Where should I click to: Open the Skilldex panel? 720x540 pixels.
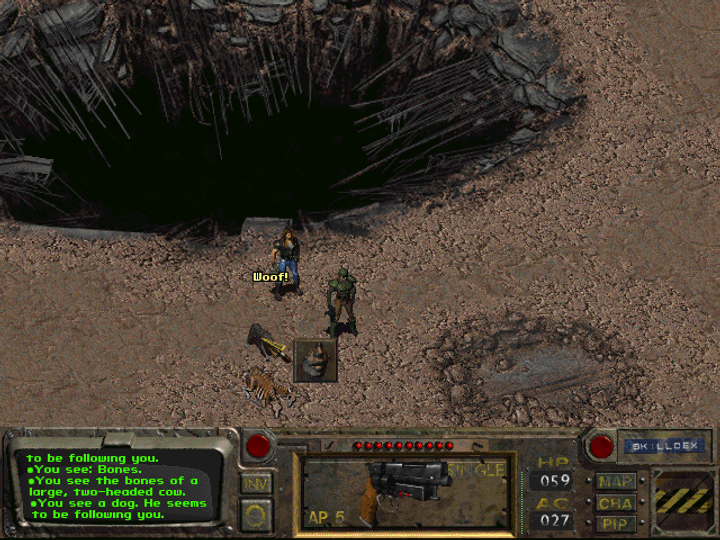pyautogui.click(x=663, y=447)
